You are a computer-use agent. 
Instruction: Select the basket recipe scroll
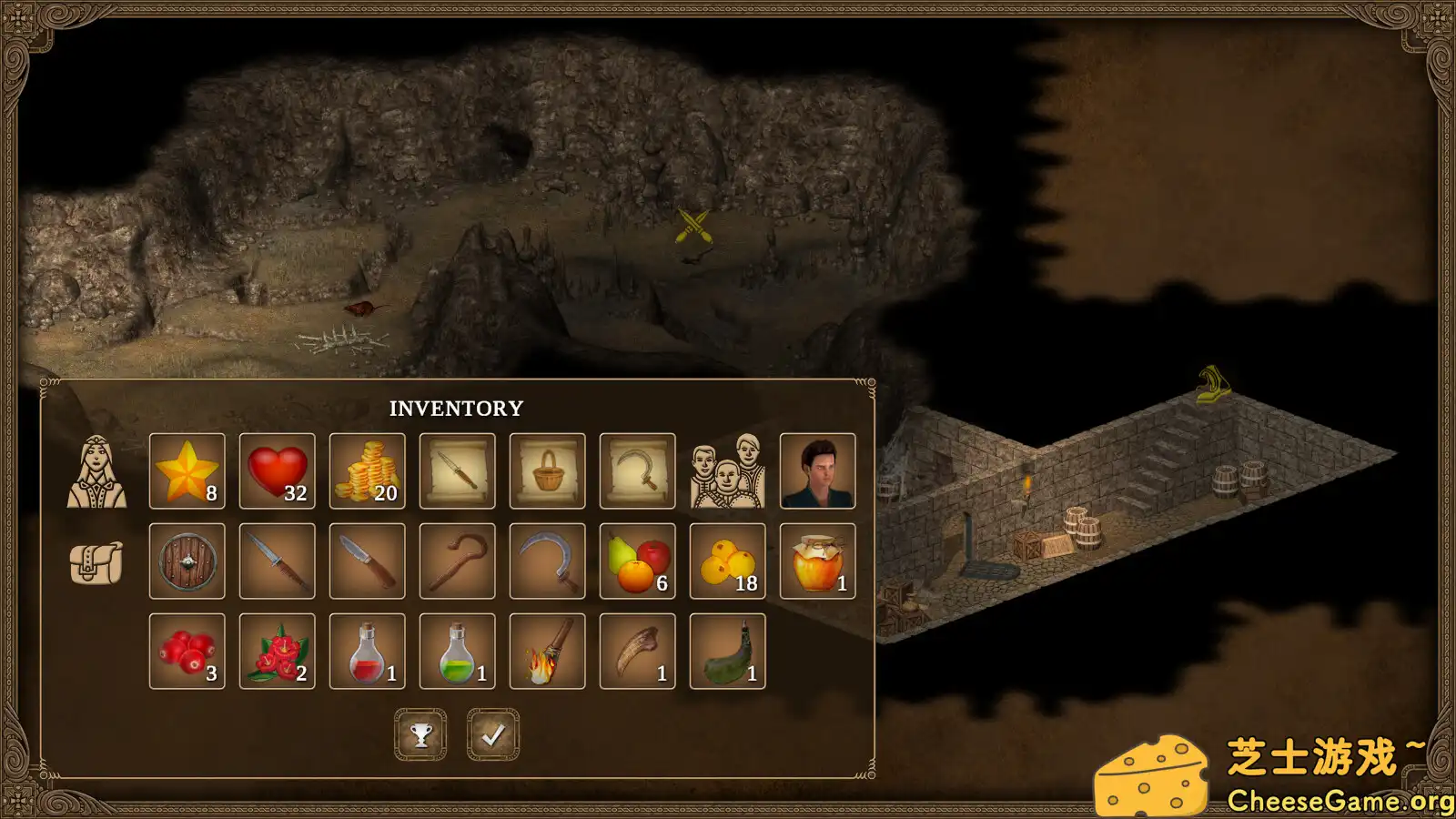tap(547, 471)
